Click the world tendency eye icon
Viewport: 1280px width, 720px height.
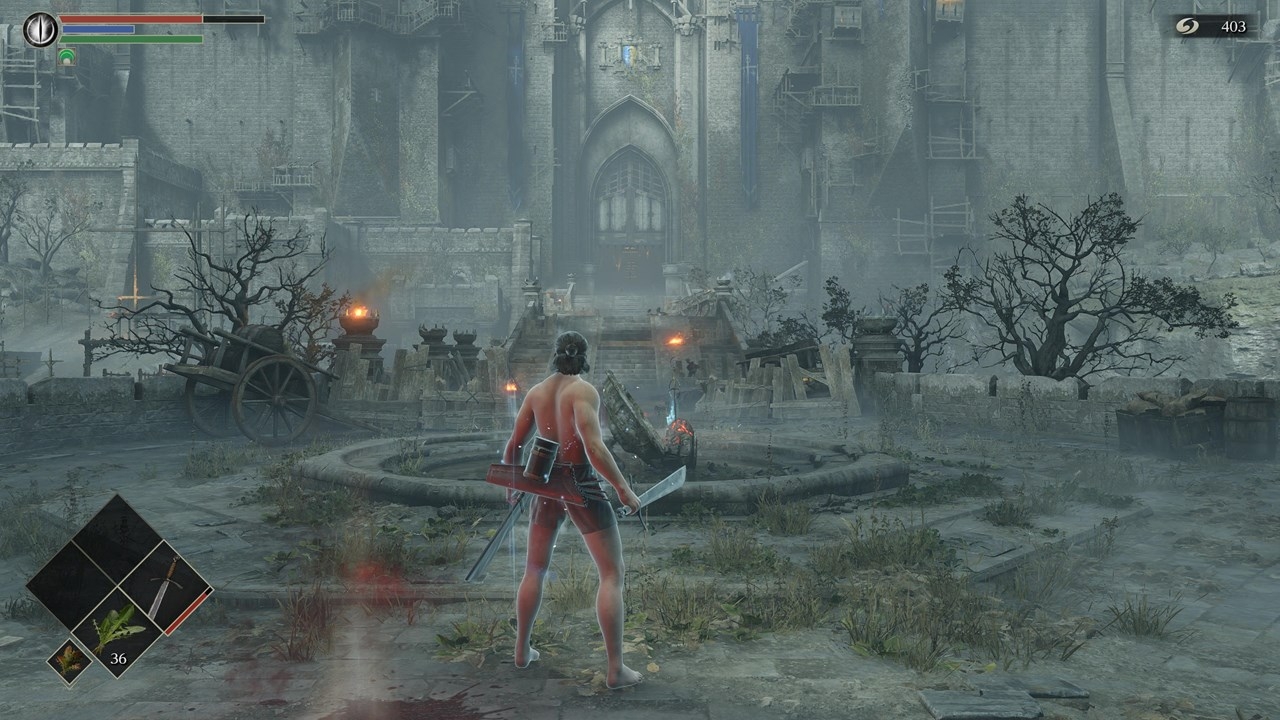pos(41,29)
